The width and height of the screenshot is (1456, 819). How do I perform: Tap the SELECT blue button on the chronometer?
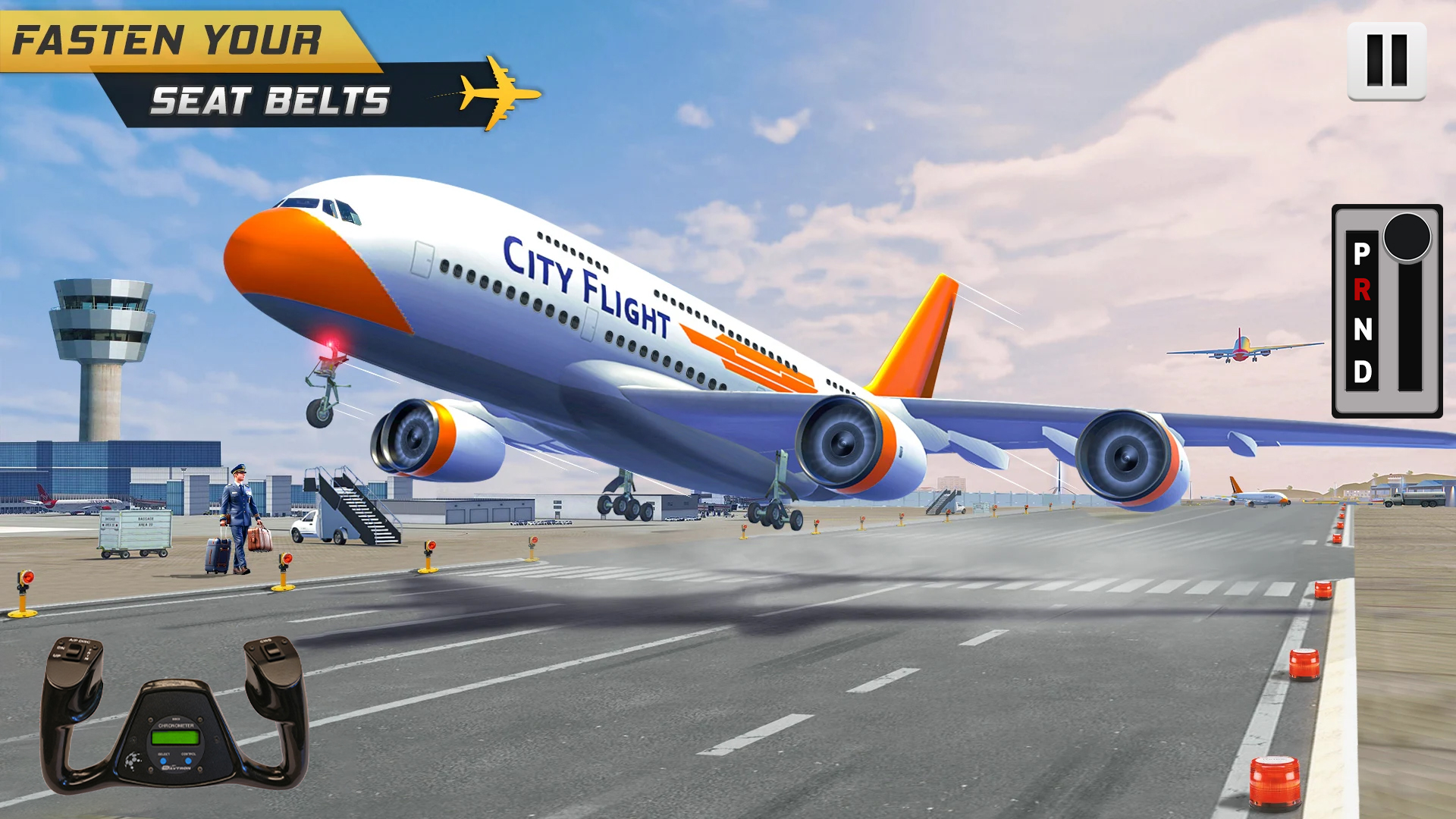point(163,761)
